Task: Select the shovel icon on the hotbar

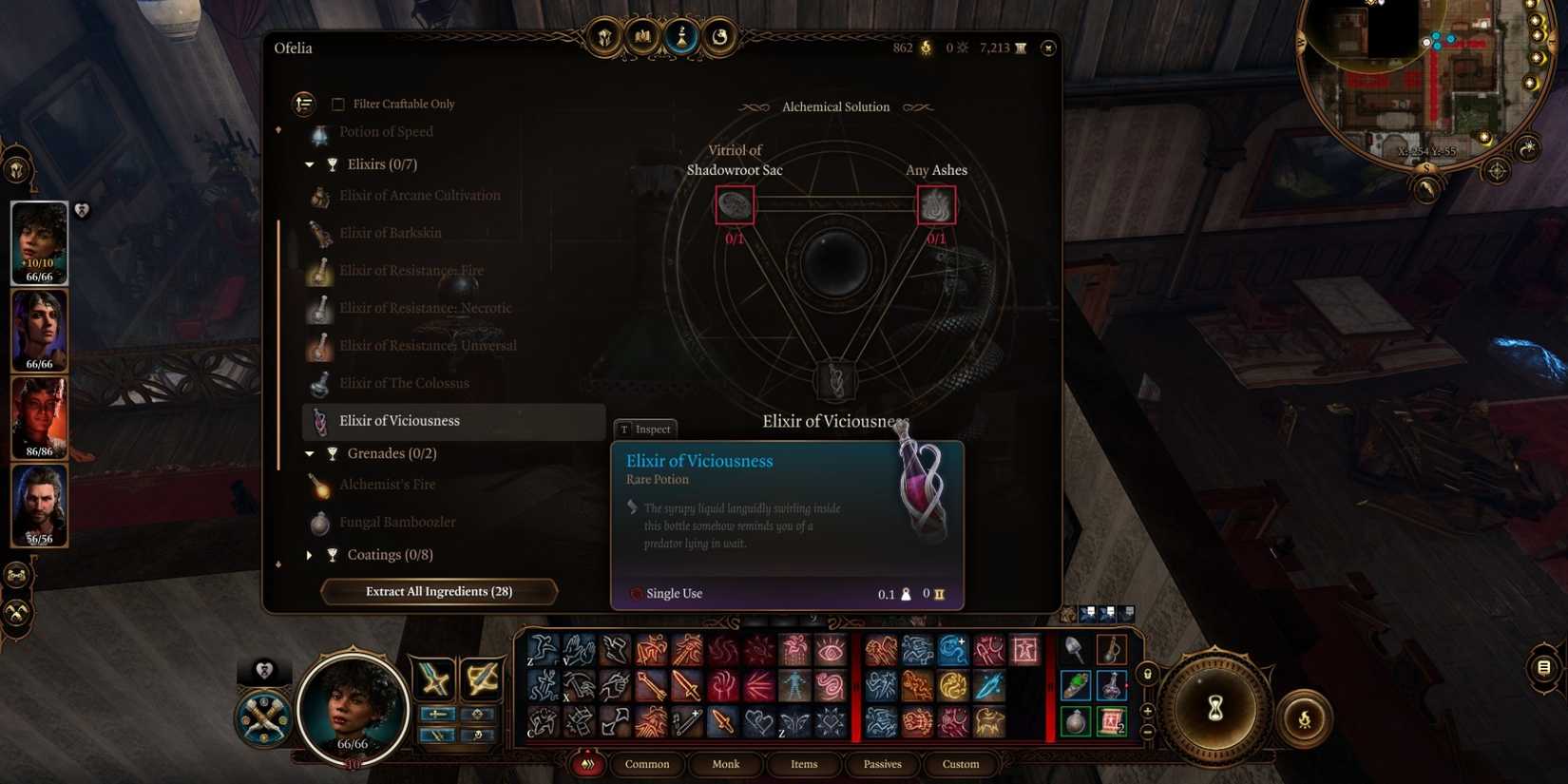Action: [1076, 651]
